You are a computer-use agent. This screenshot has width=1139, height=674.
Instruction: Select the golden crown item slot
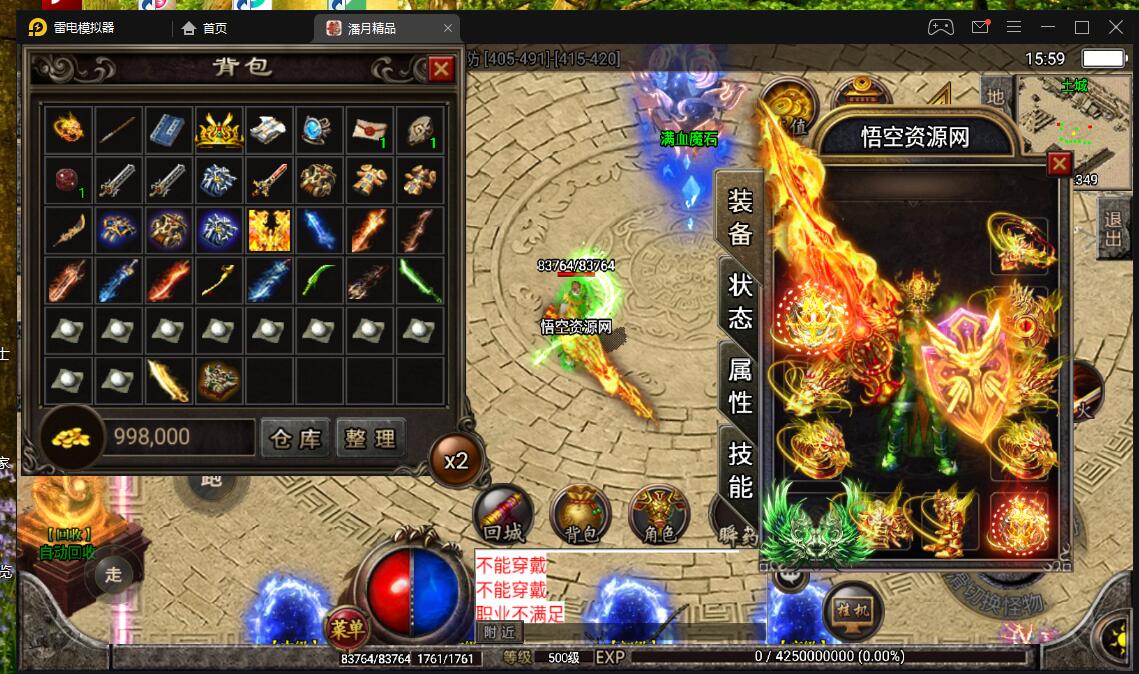219,131
